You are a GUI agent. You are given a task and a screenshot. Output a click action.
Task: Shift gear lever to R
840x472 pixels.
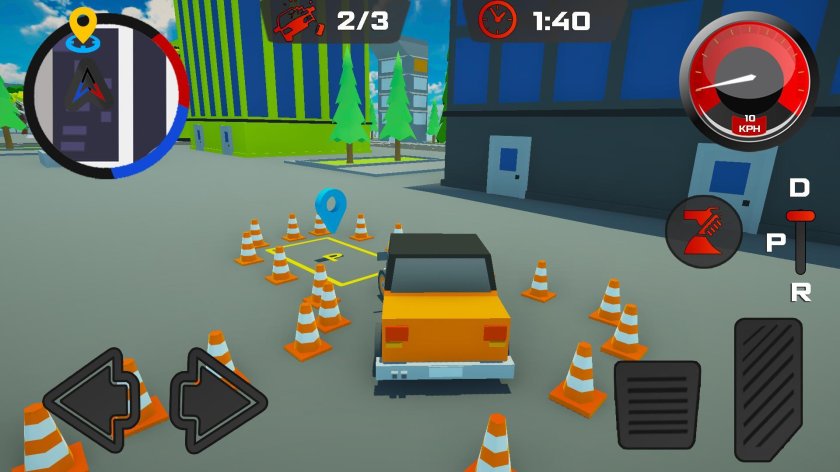pos(800,291)
